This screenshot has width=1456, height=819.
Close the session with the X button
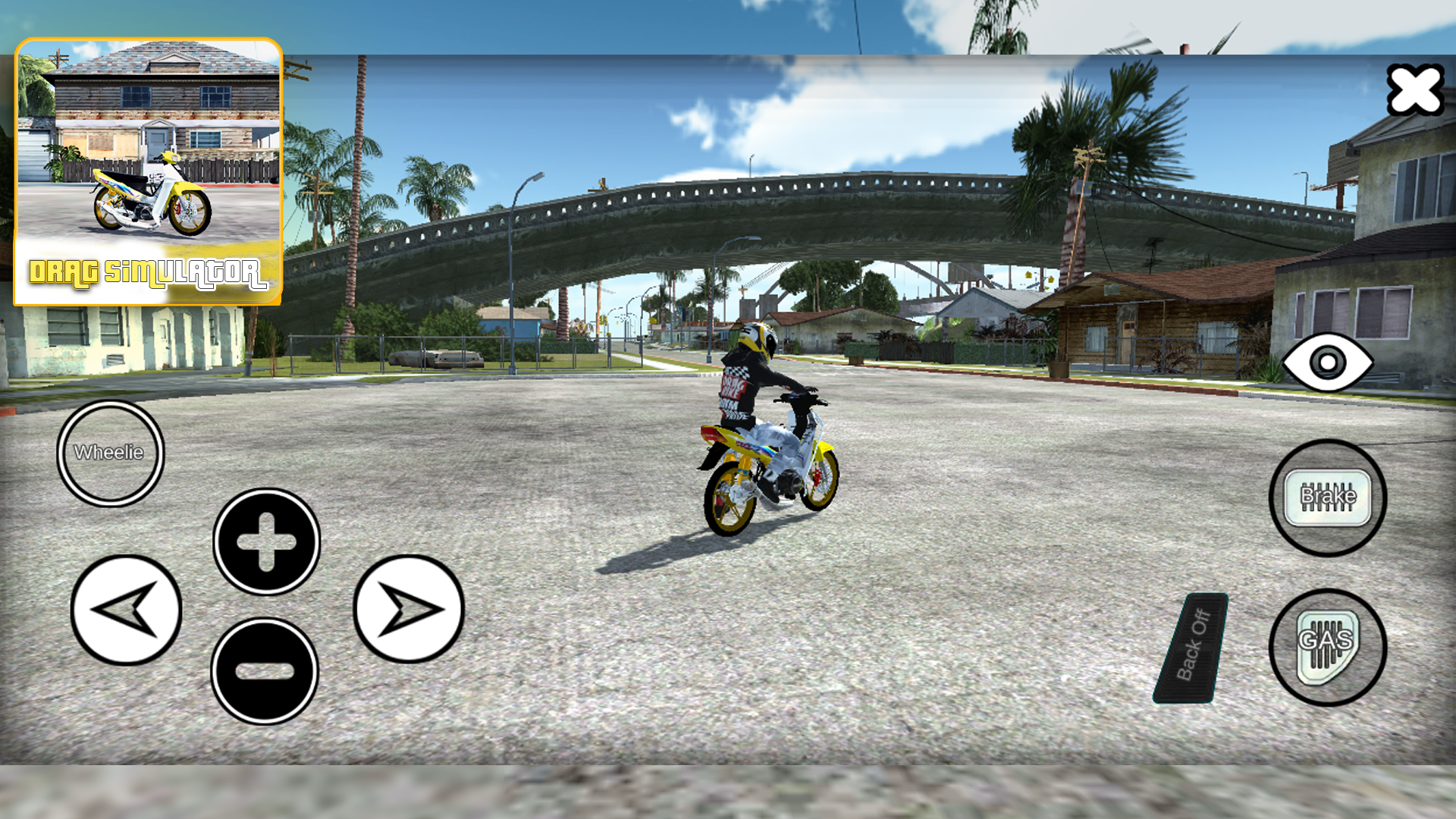click(x=1417, y=89)
